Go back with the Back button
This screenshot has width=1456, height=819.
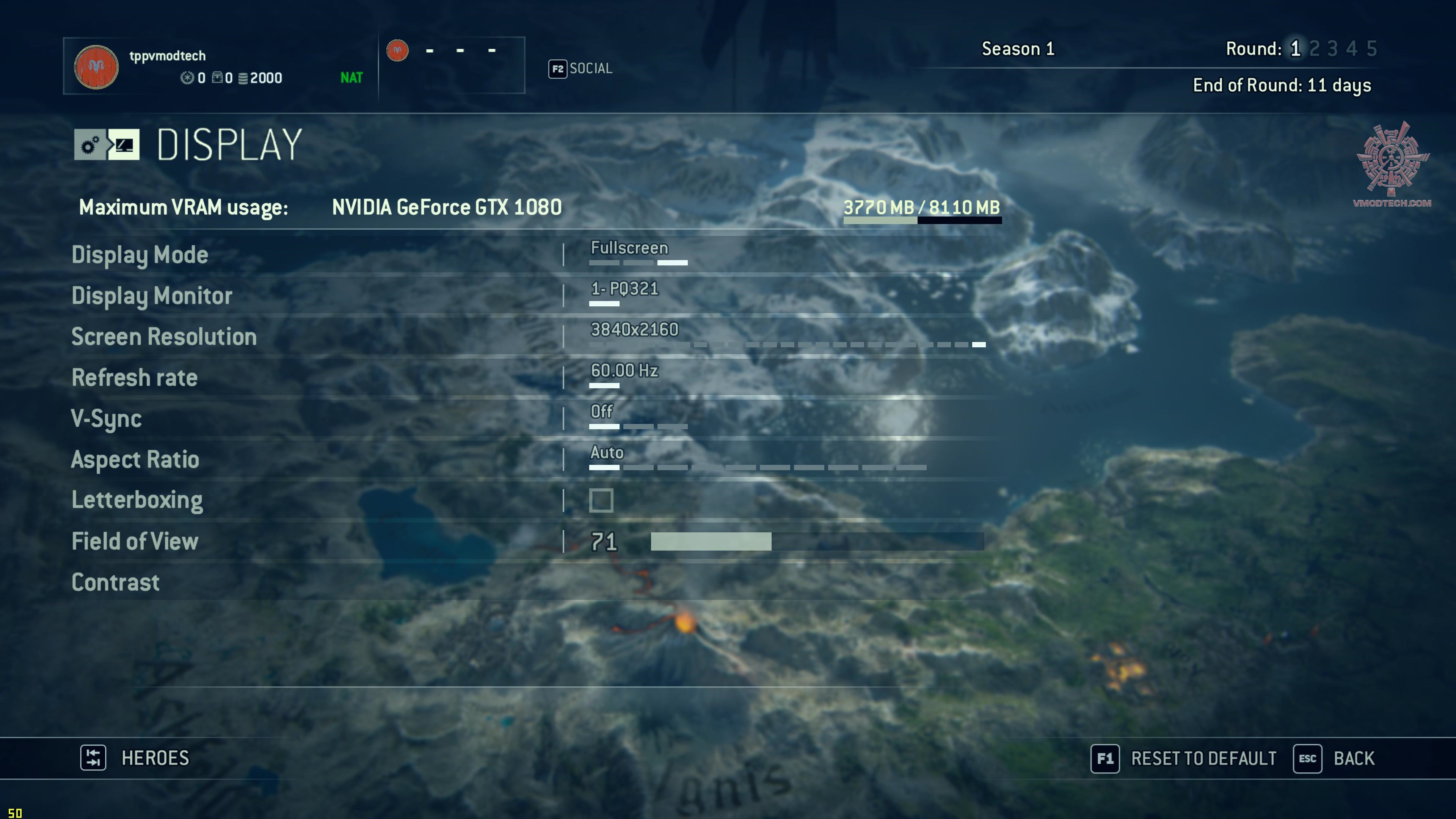pos(1353,758)
